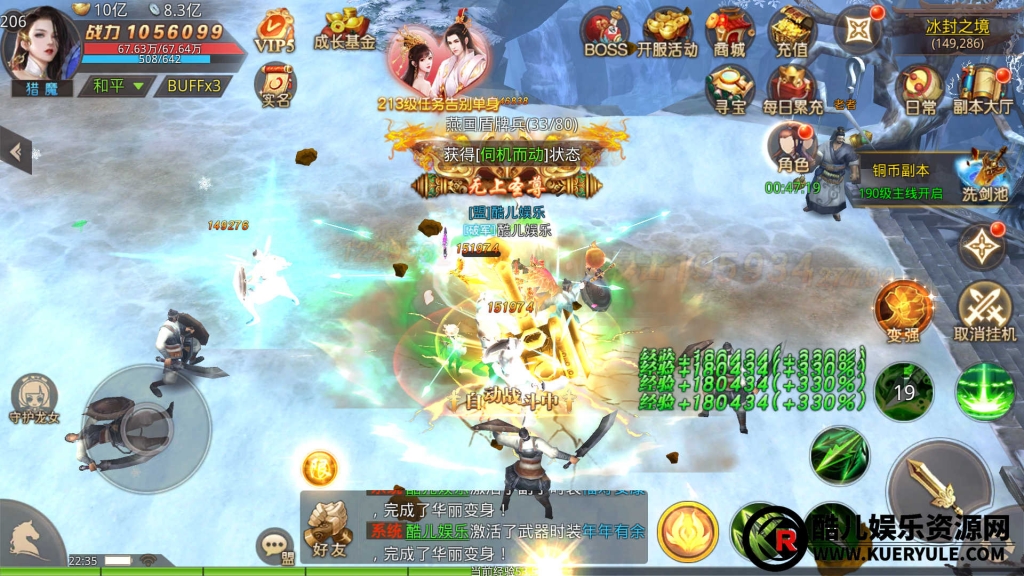1024x576 pixels.
Task: Open the 开服活动 server events
Action: (667, 32)
